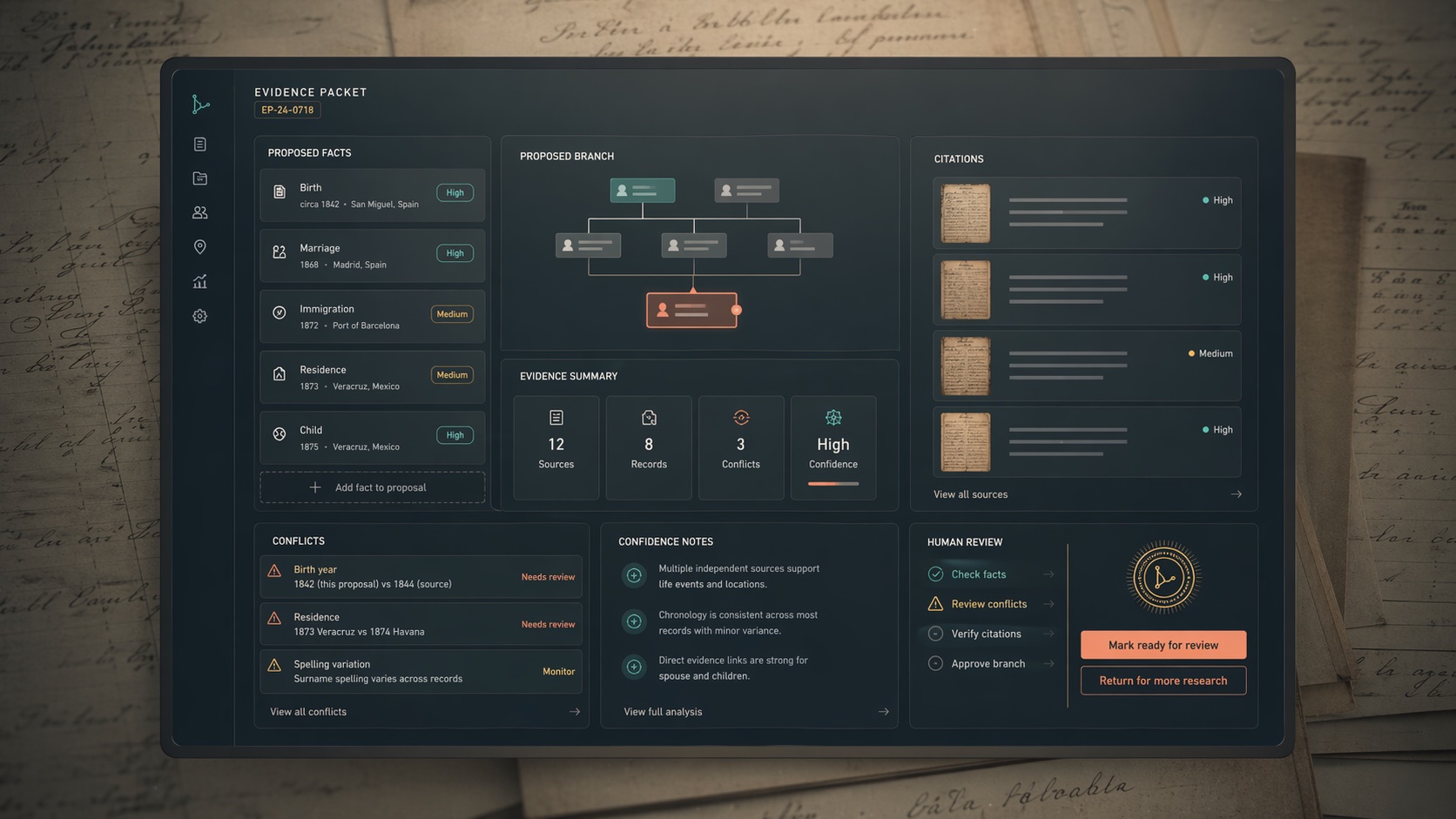Open the people panel via the sidebar icon
1456x819 pixels.
coord(199,211)
